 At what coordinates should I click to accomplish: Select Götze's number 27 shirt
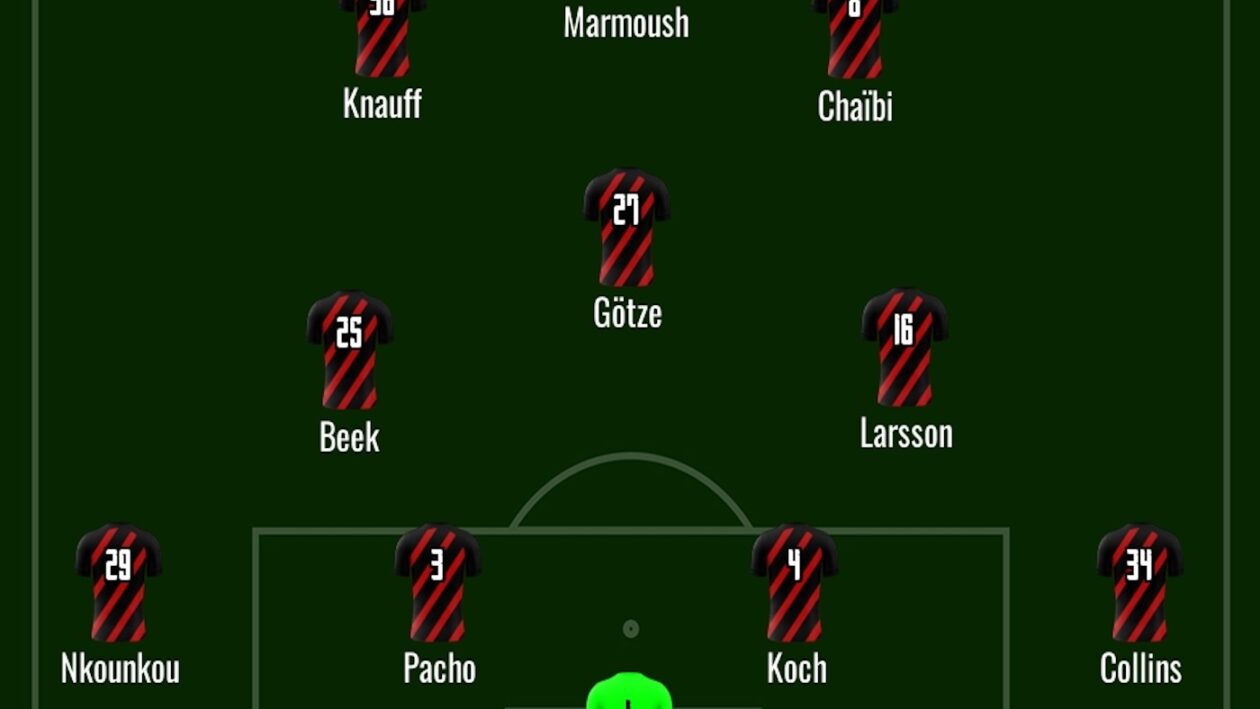point(627,227)
